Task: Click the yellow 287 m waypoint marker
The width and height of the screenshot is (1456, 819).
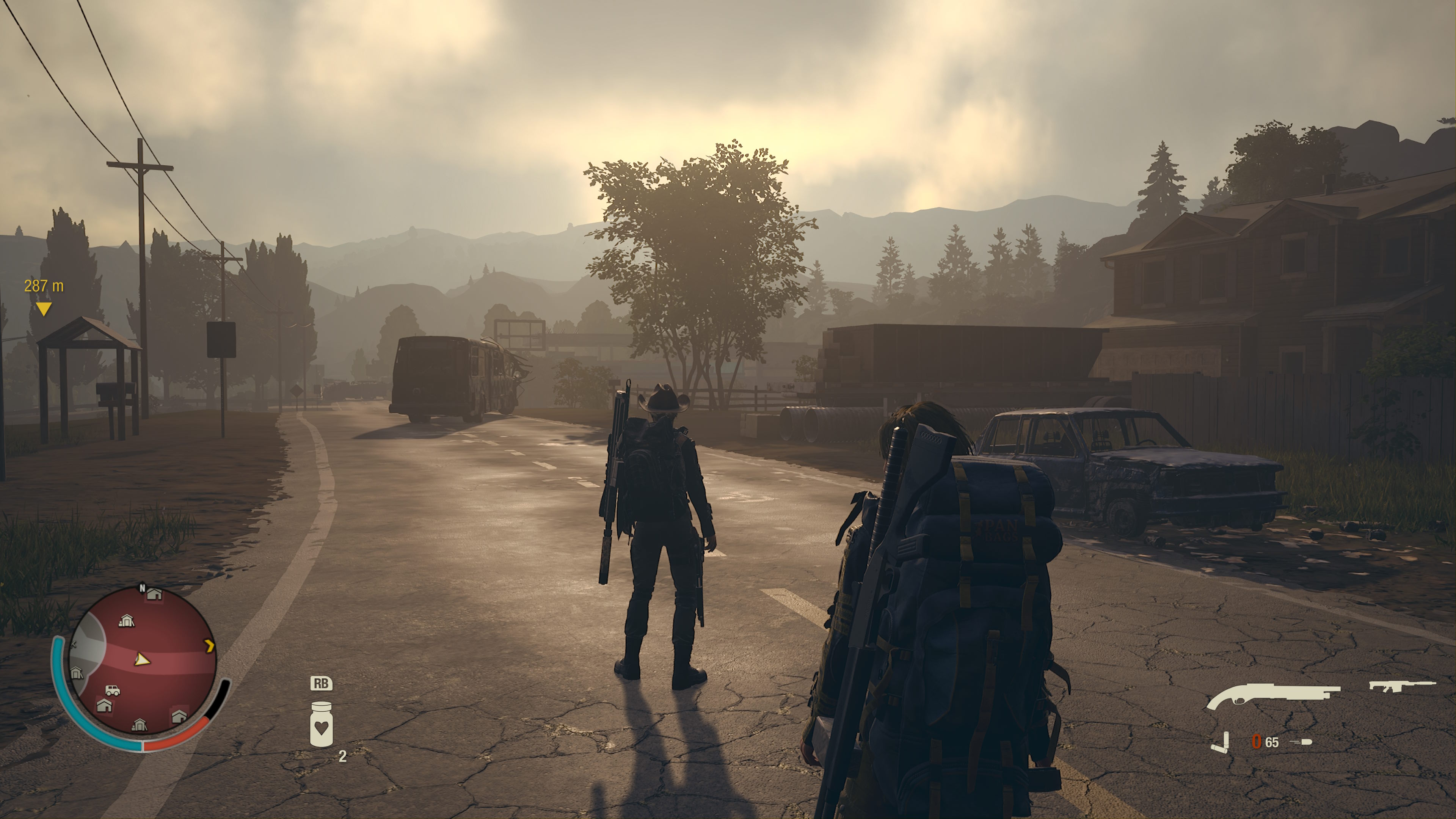Action: [x=44, y=308]
